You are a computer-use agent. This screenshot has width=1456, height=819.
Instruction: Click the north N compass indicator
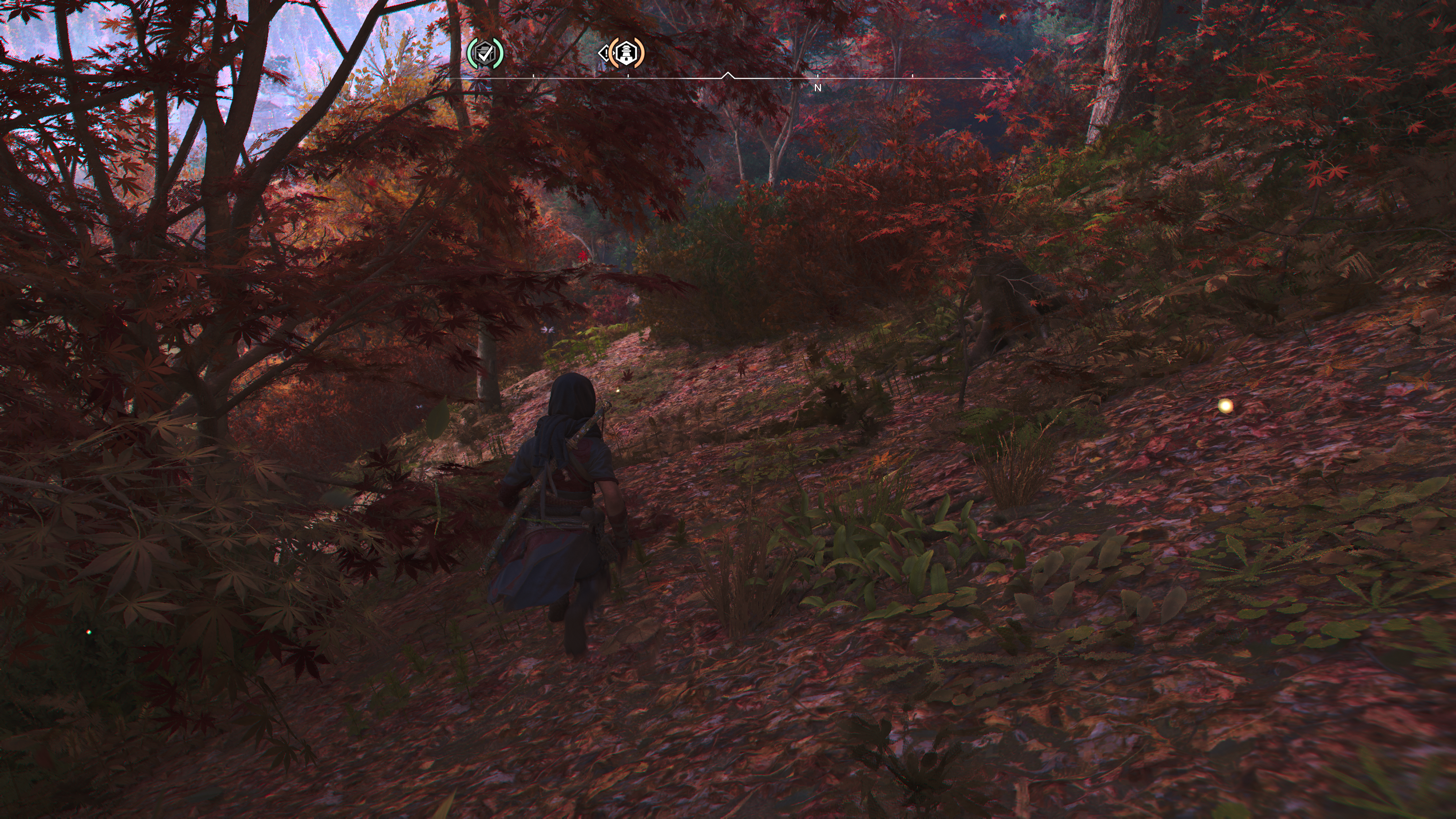click(817, 88)
